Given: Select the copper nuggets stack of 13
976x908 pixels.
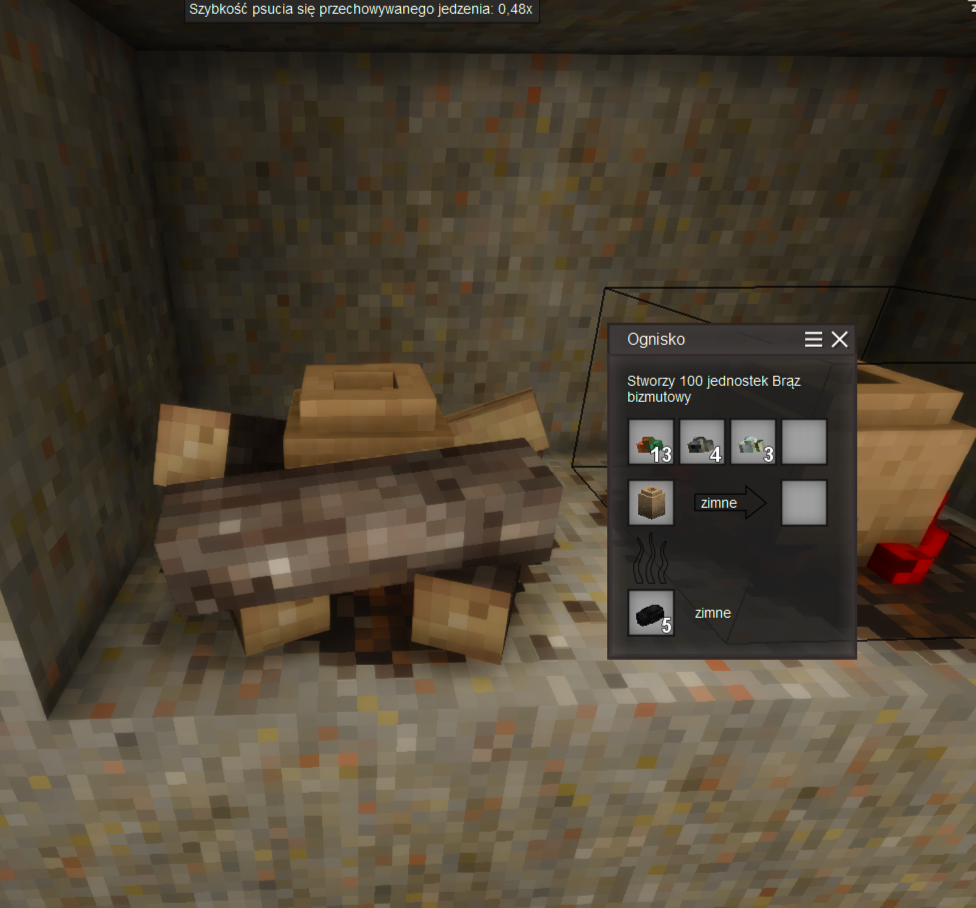Looking at the screenshot, I should (651, 442).
